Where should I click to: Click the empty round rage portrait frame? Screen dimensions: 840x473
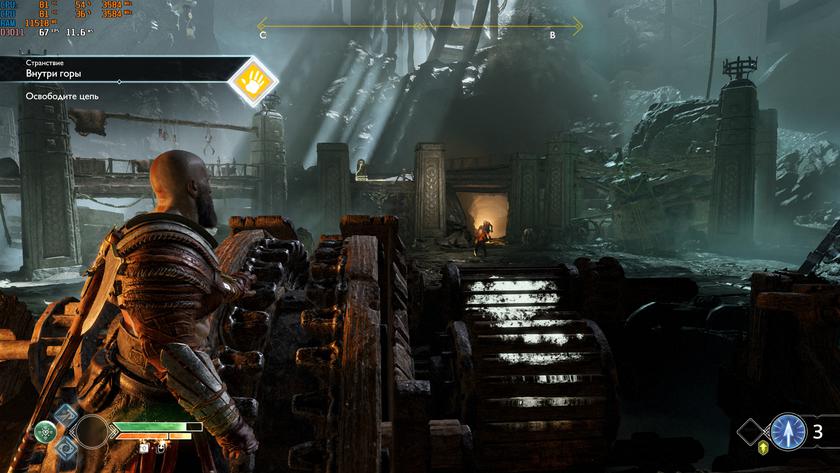pyautogui.click(x=92, y=432)
